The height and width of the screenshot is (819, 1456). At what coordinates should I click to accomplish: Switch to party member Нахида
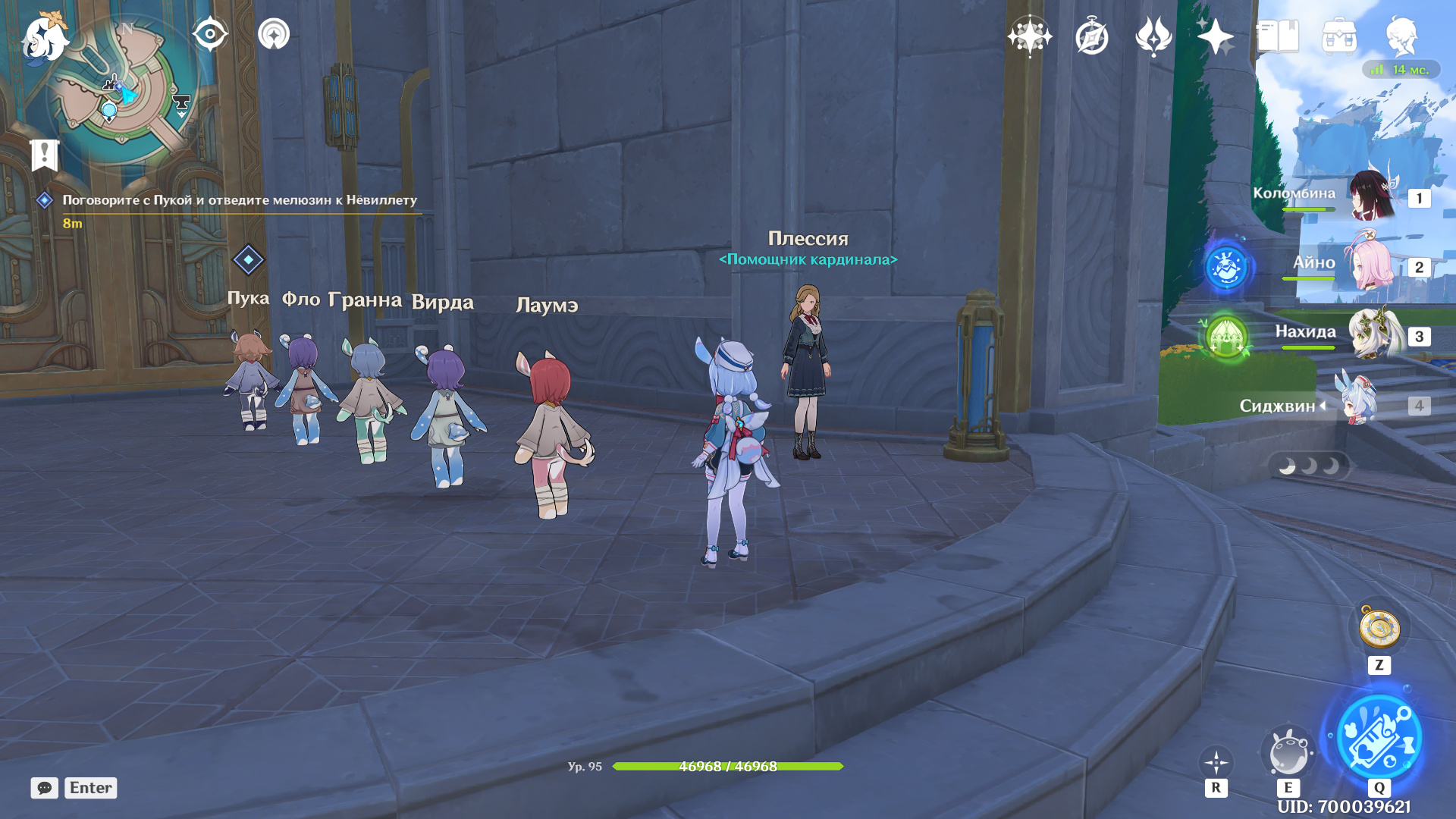point(1373,334)
